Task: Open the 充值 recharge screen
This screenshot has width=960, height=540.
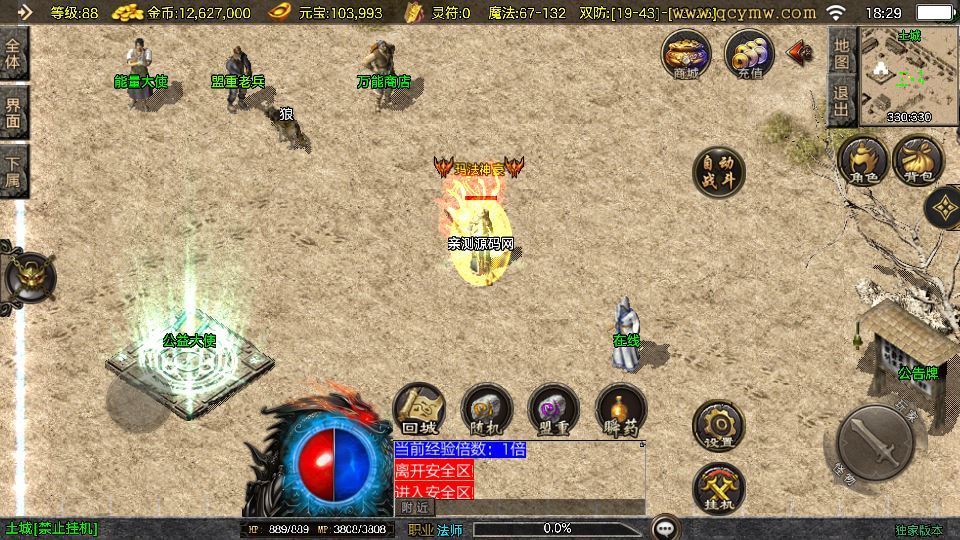Action: point(749,53)
